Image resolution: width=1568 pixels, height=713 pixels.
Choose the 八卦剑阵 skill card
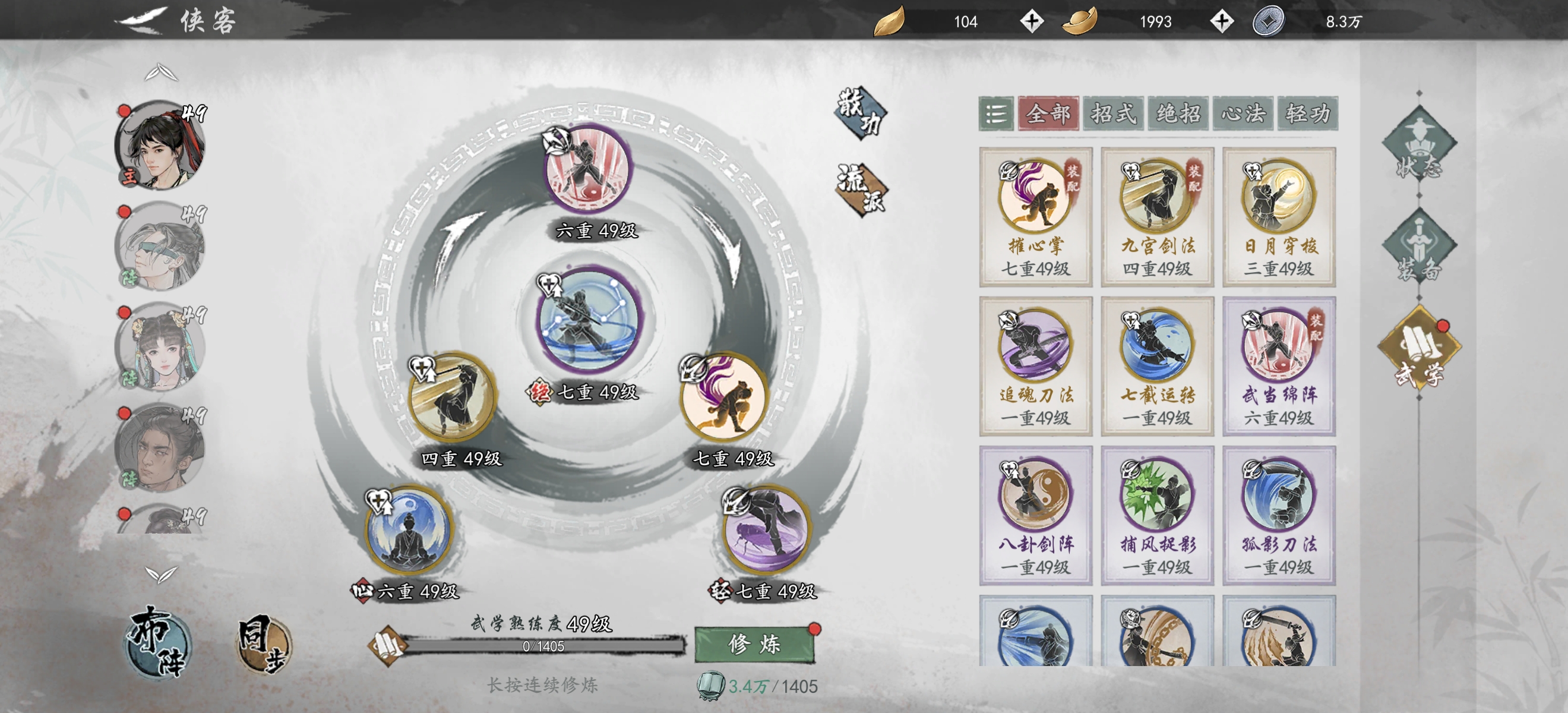(1035, 516)
